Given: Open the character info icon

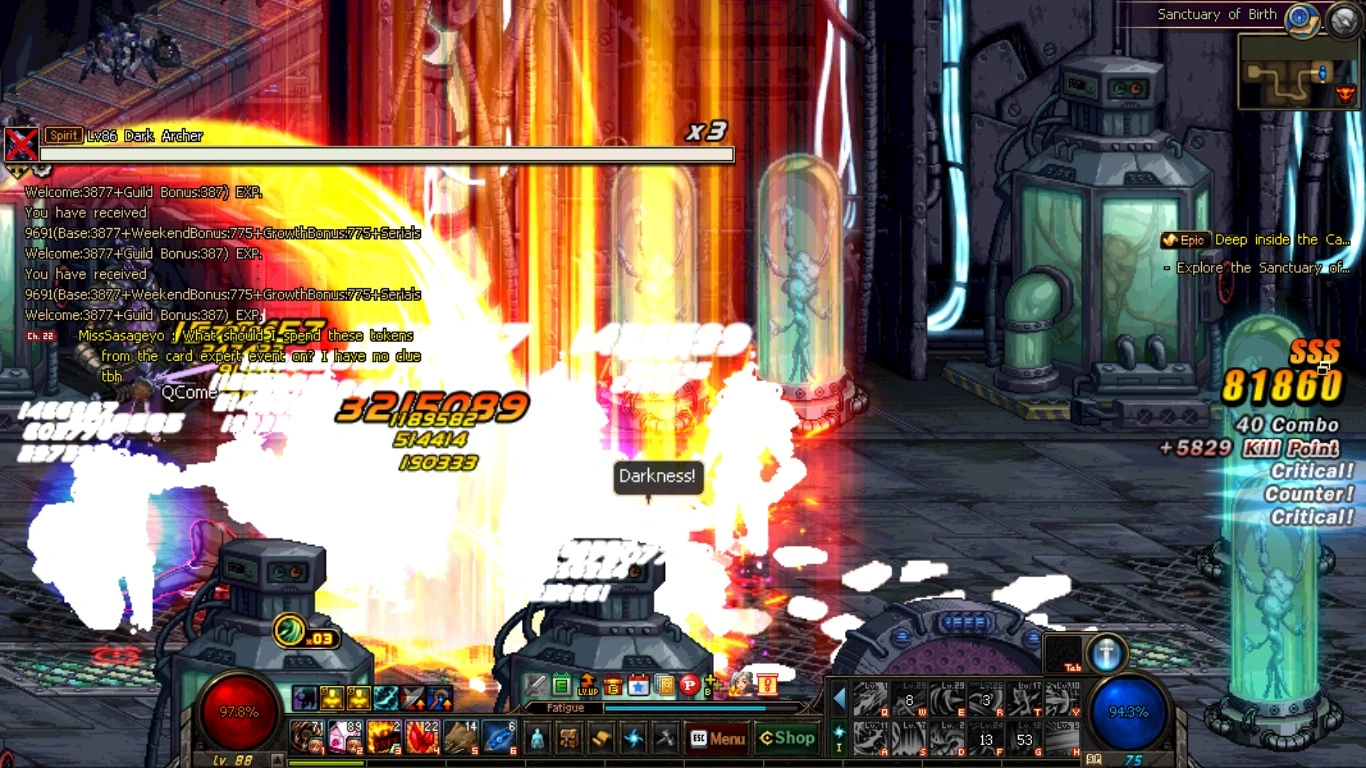Looking at the screenshot, I should pyautogui.click(x=537, y=739).
